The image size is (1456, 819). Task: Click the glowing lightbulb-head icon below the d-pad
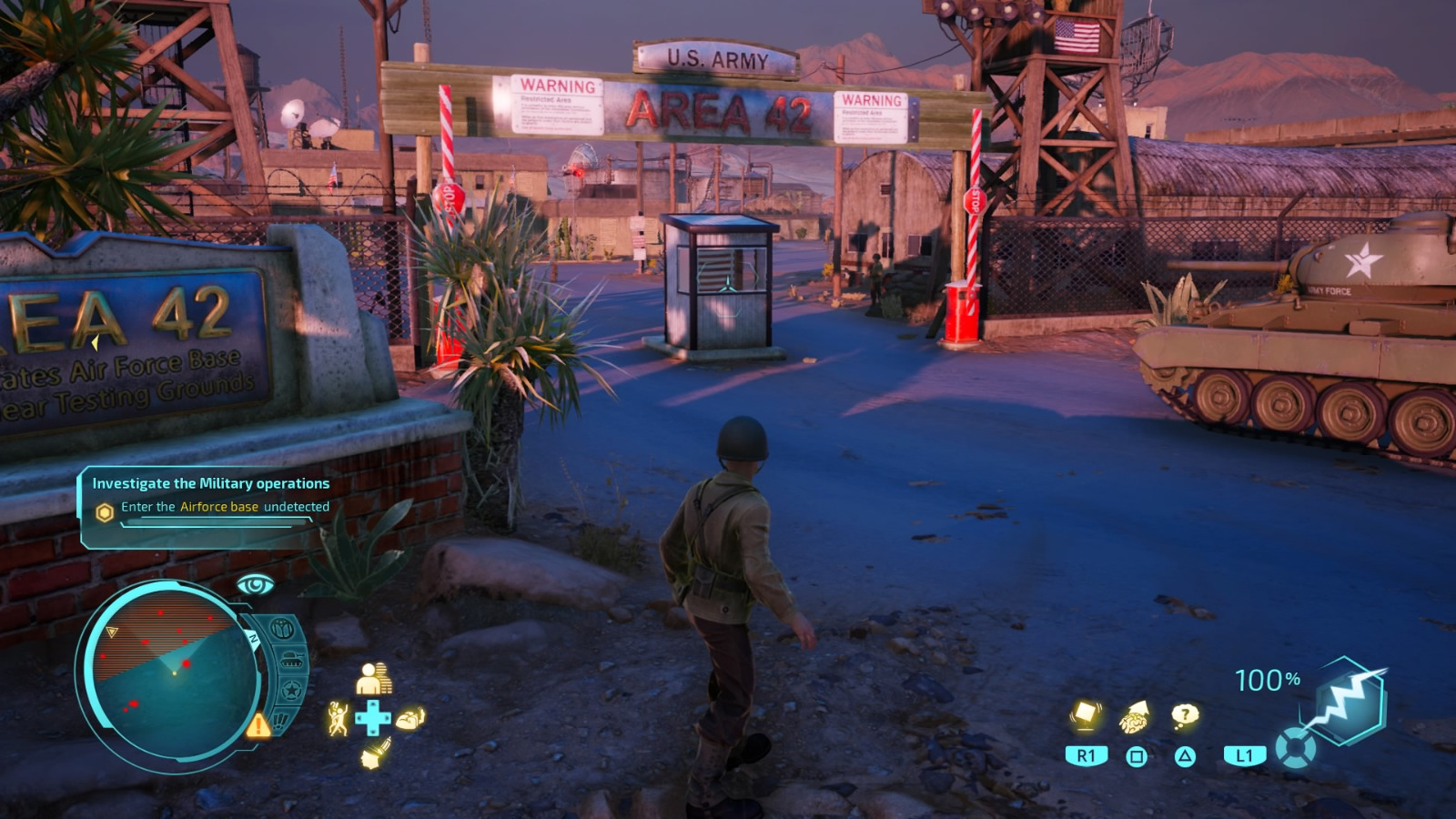pos(376,753)
